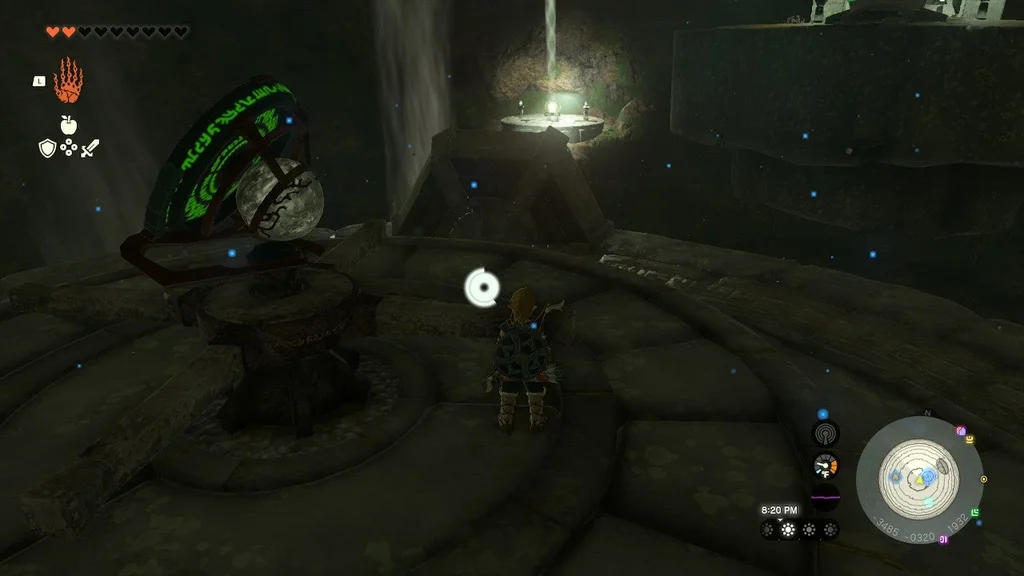1024x576 pixels.
Task: Open the shield quick-select icon
Action: (x=46, y=148)
